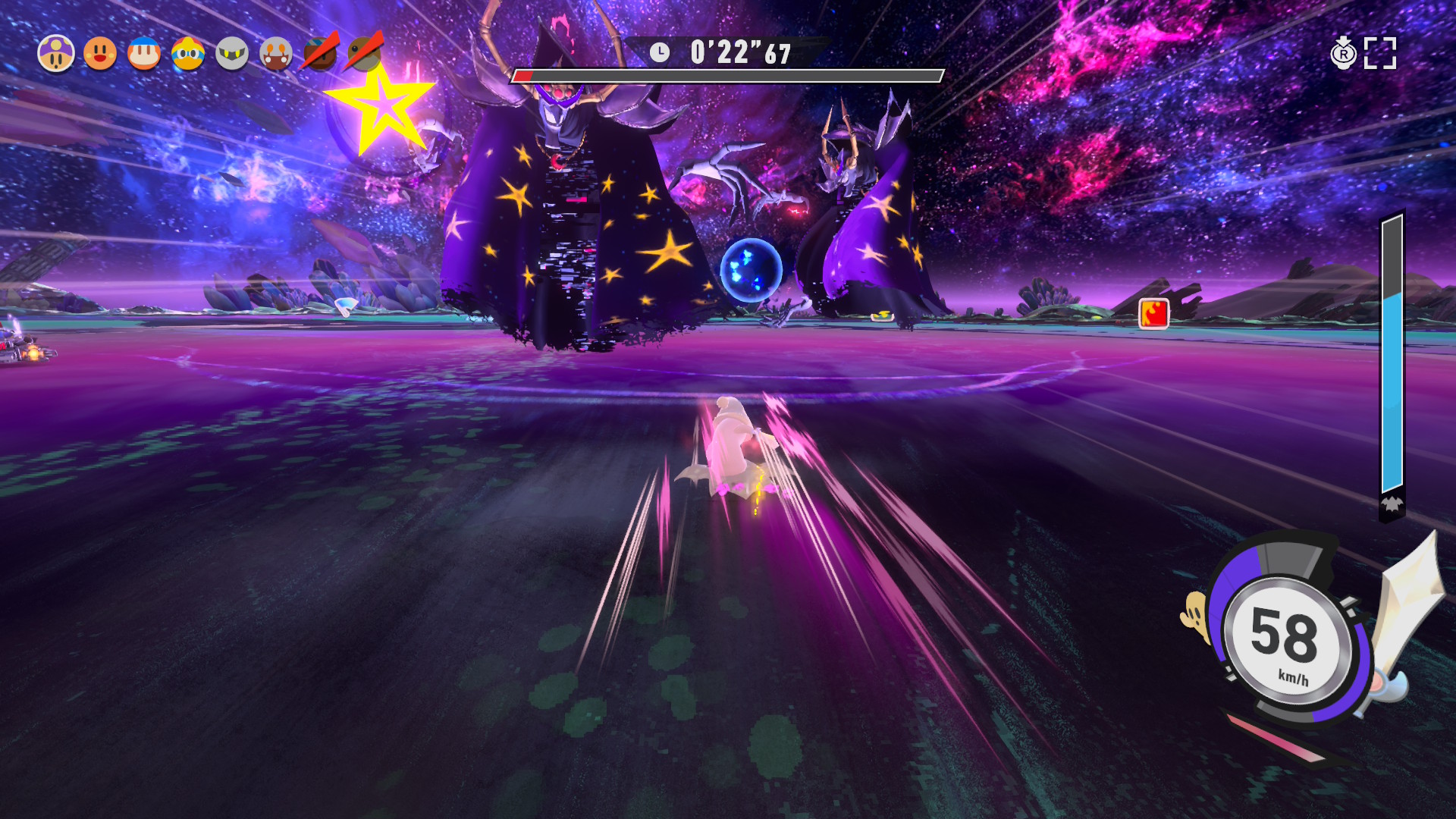The image size is (1456, 819).
Task: Select the first eliminated rider icon
Action: tap(320, 53)
